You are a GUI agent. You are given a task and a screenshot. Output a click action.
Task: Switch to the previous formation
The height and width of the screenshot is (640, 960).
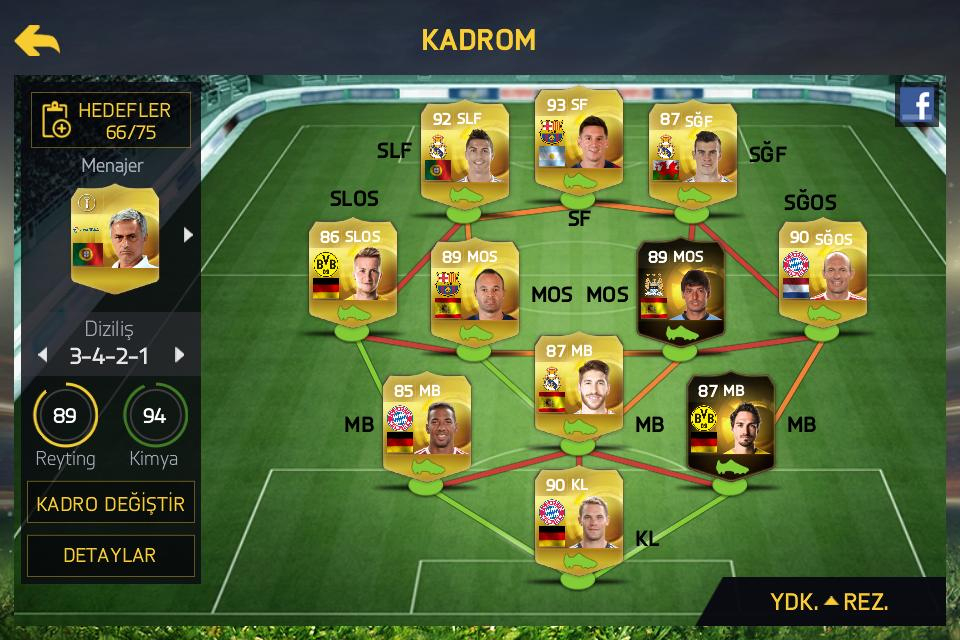42,355
